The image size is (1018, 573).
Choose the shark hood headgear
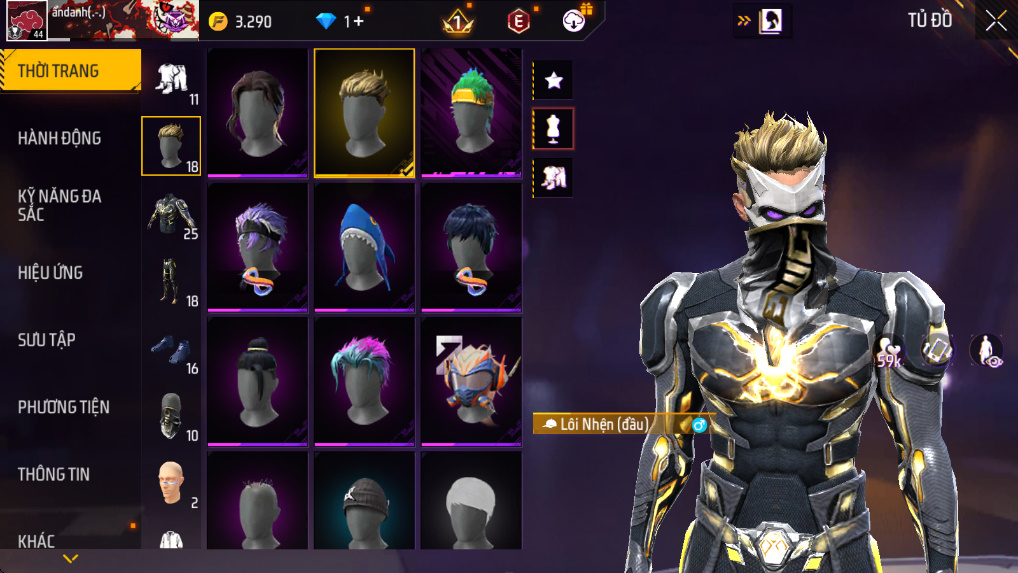point(364,246)
